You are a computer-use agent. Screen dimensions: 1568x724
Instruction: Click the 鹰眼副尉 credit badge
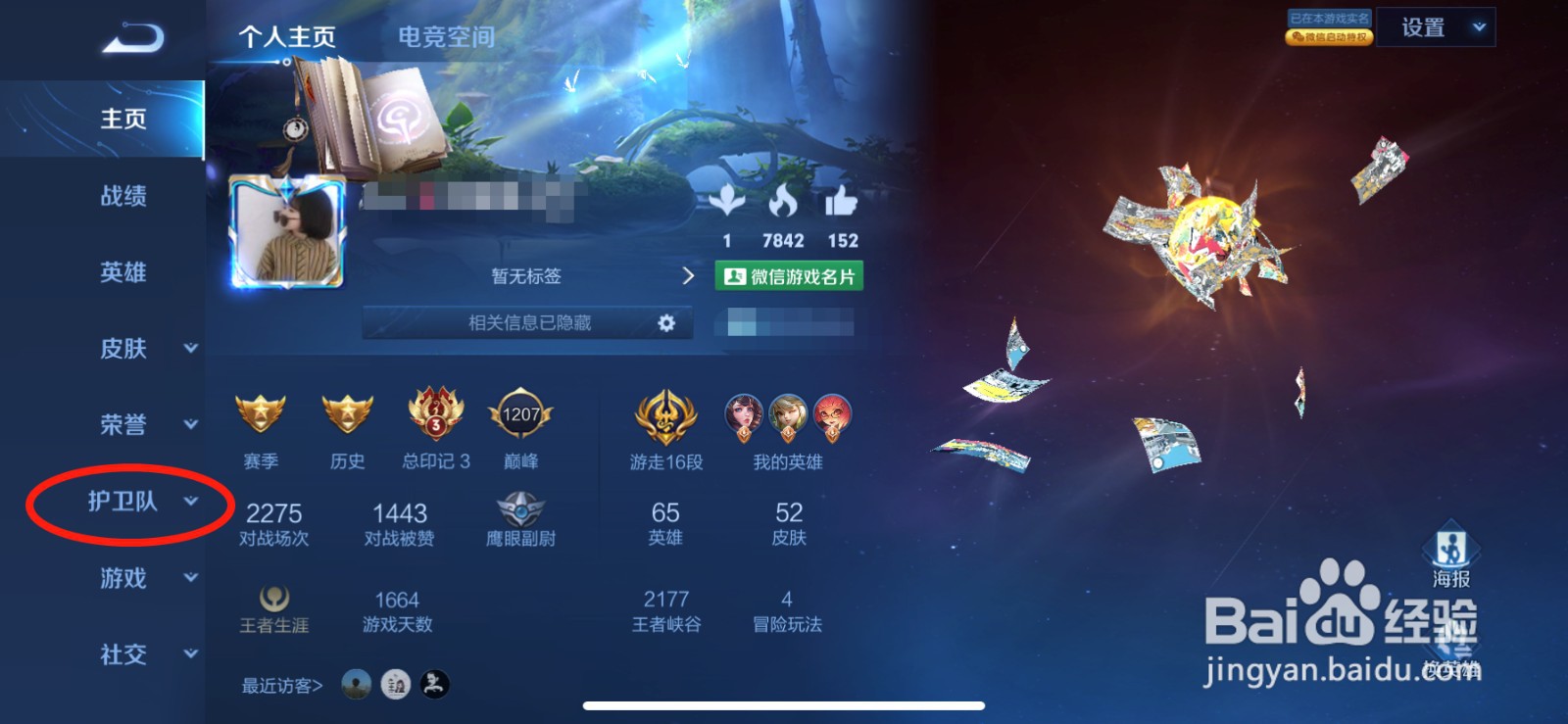(522, 509)
